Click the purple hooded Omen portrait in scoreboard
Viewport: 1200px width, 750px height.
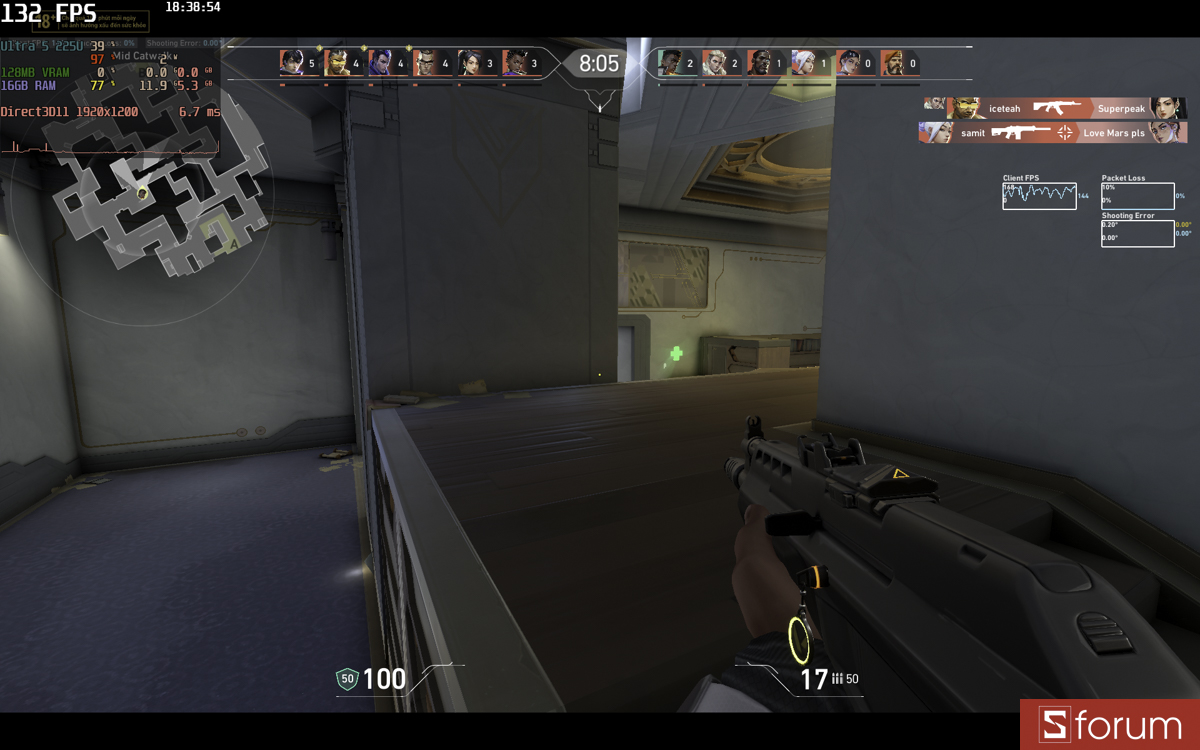click(381, 63)
